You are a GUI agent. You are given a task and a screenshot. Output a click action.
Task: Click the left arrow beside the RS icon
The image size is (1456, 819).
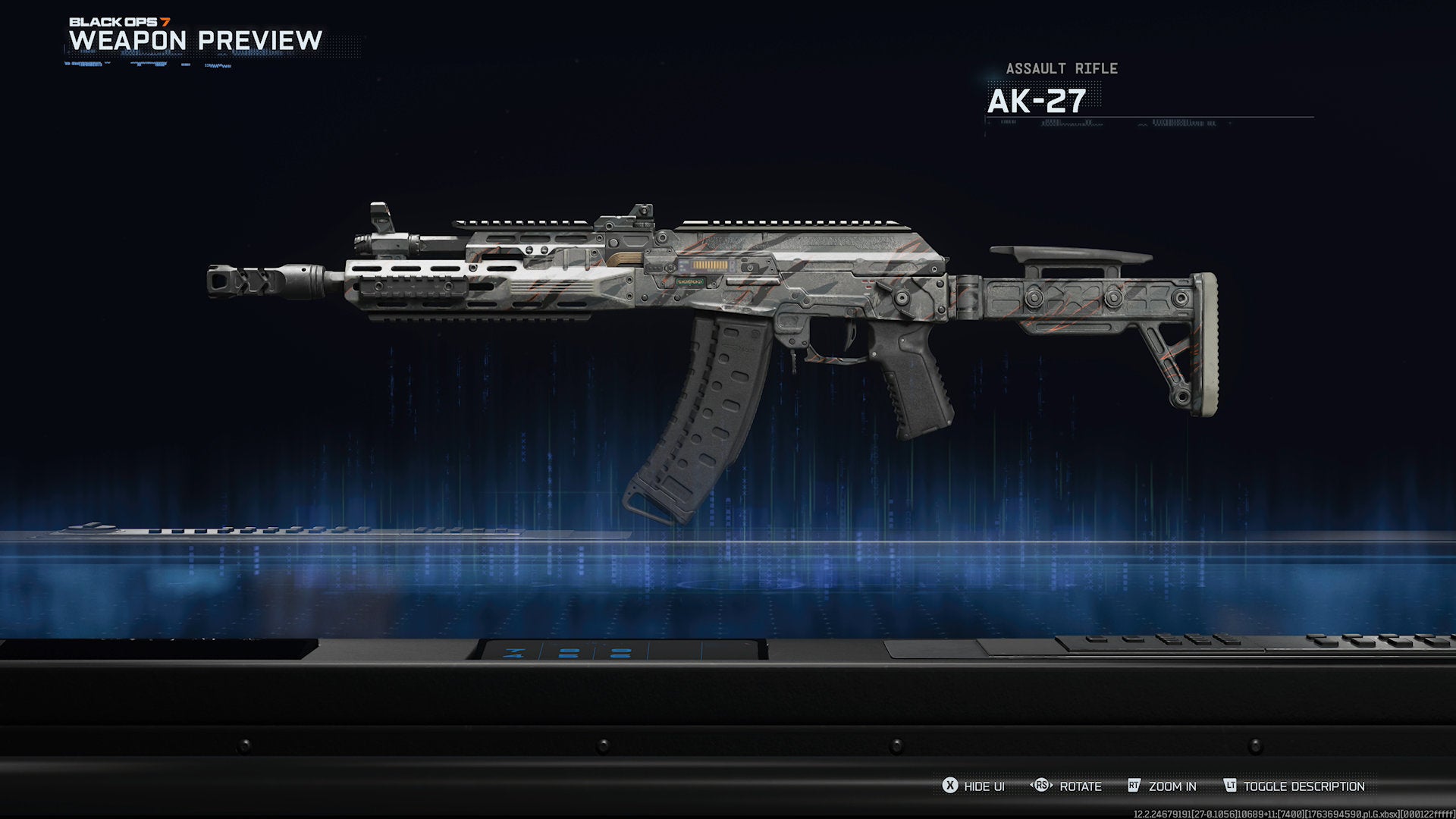coord(1031,786)
